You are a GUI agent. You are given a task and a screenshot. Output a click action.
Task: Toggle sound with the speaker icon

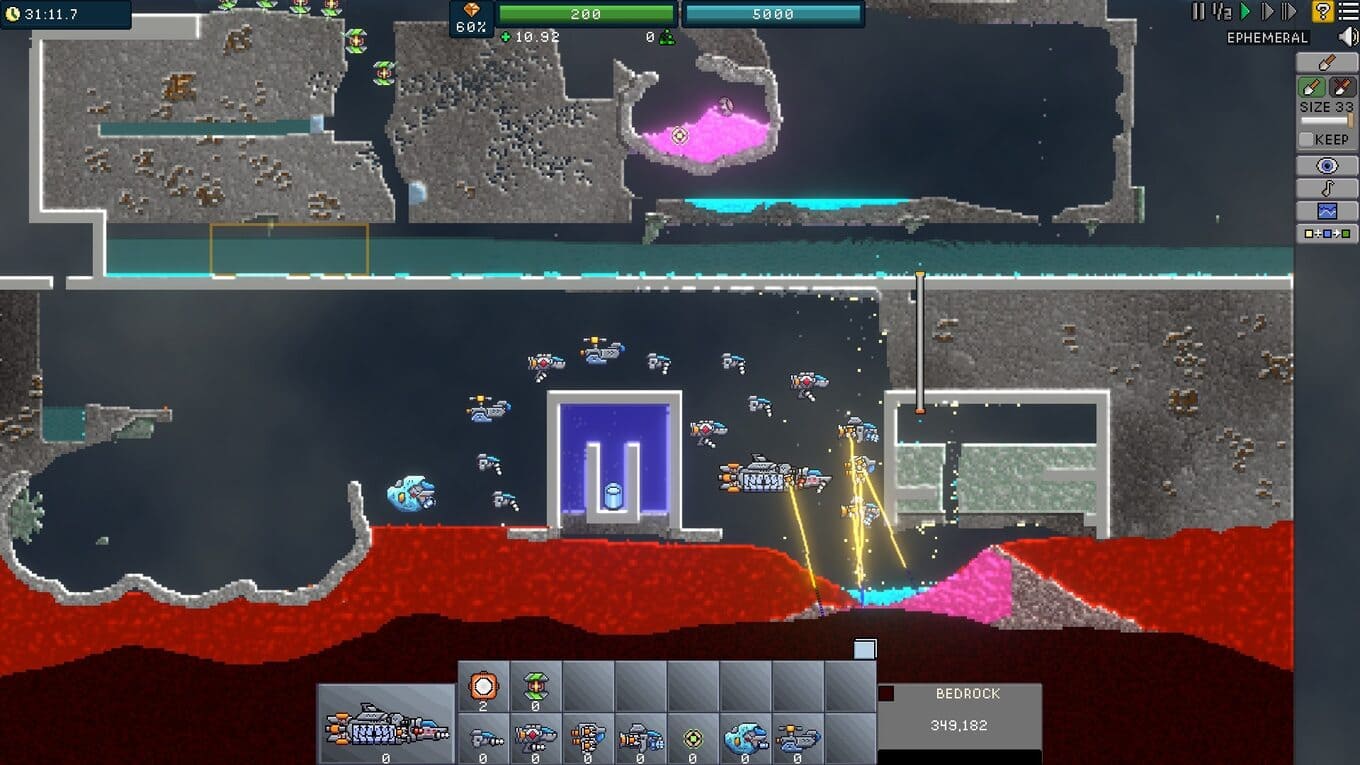[1348, 37]
